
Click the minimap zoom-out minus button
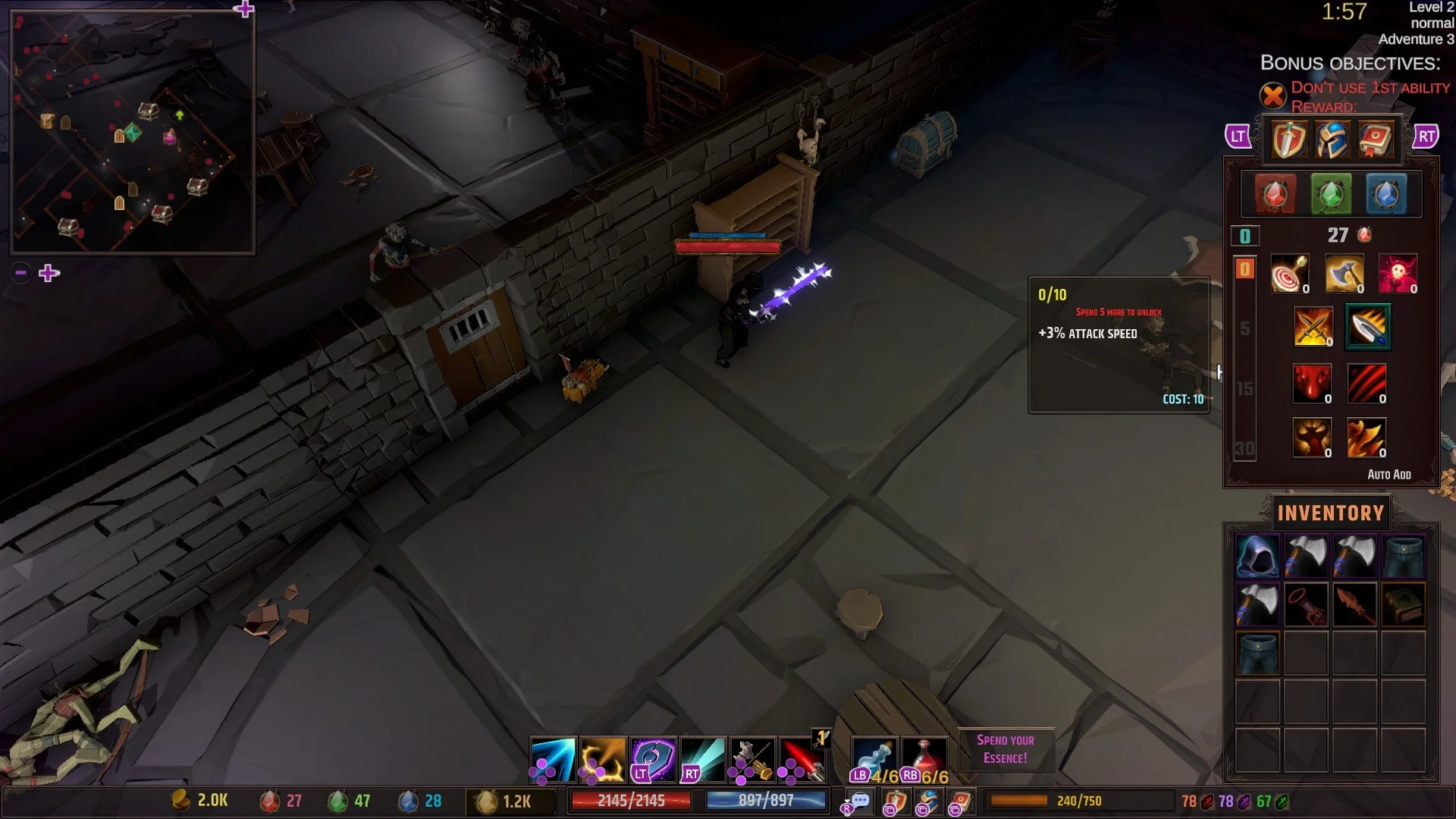pyautogui.click(x=21, y=273)
